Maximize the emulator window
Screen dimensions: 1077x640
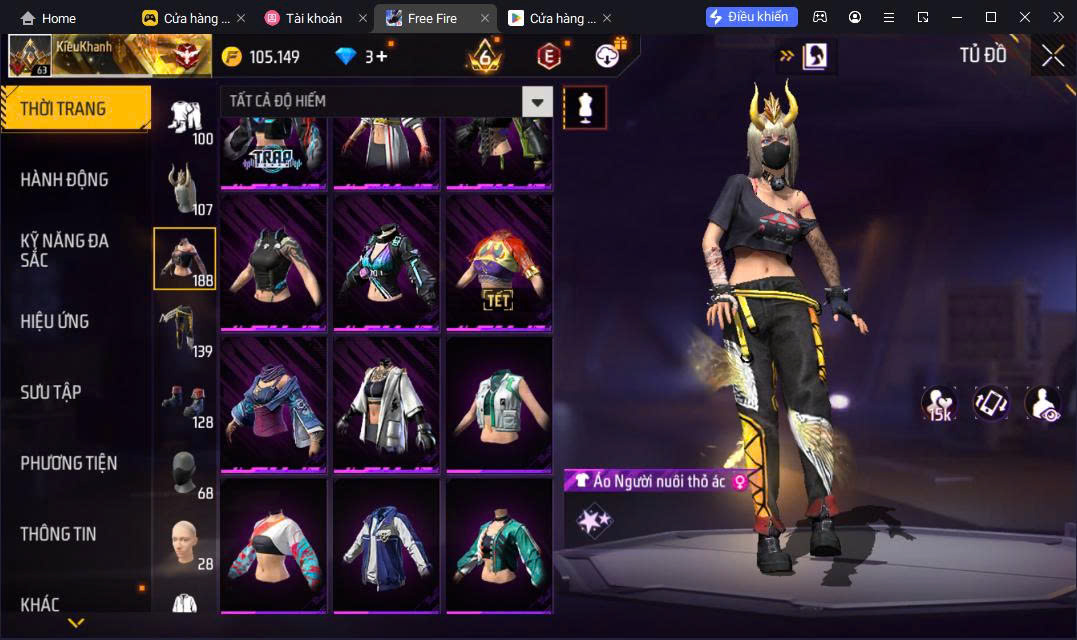(x=990, y=17)
